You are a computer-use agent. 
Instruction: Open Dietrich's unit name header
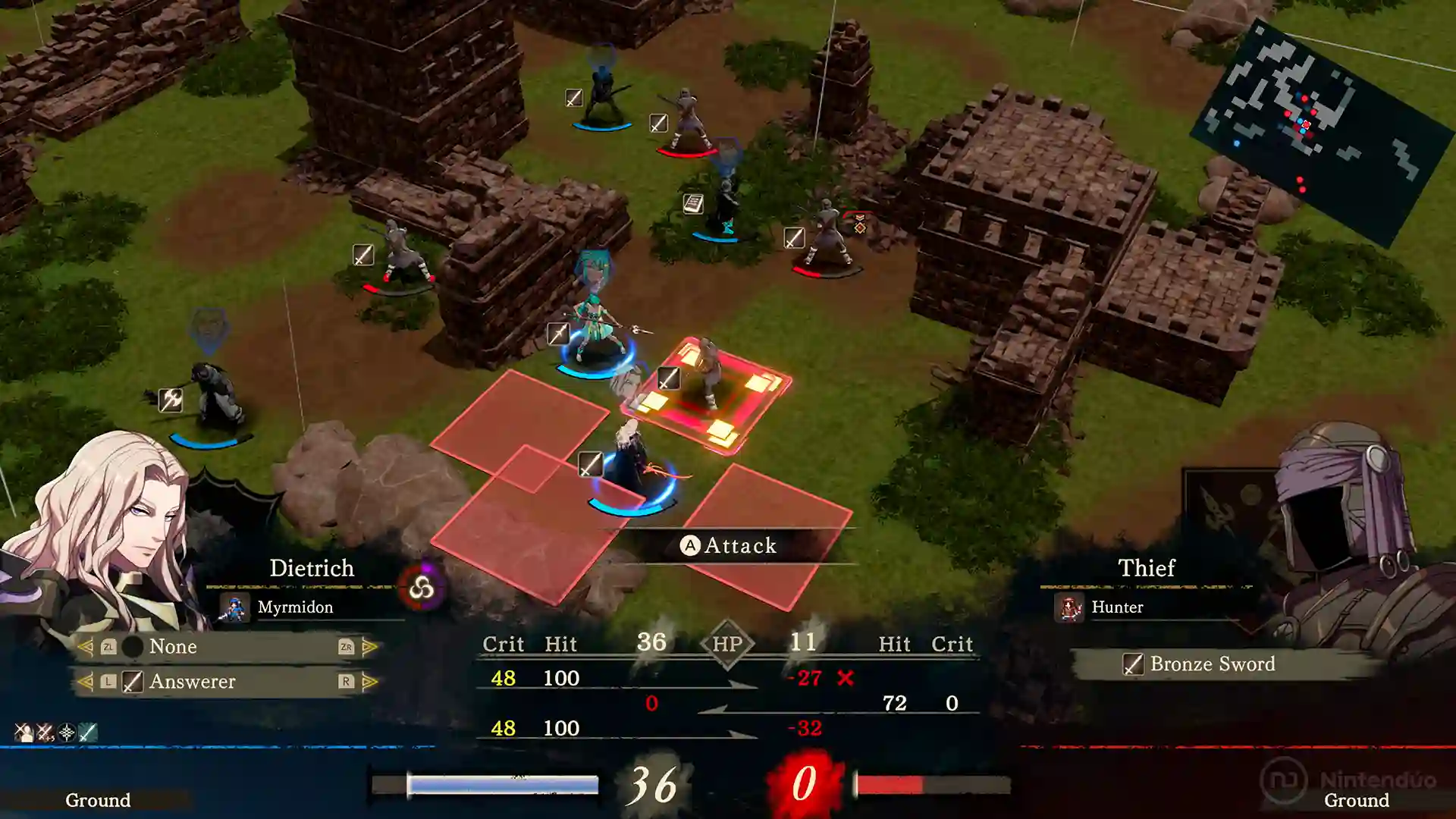pyautogui.click(x=311, y=568)
